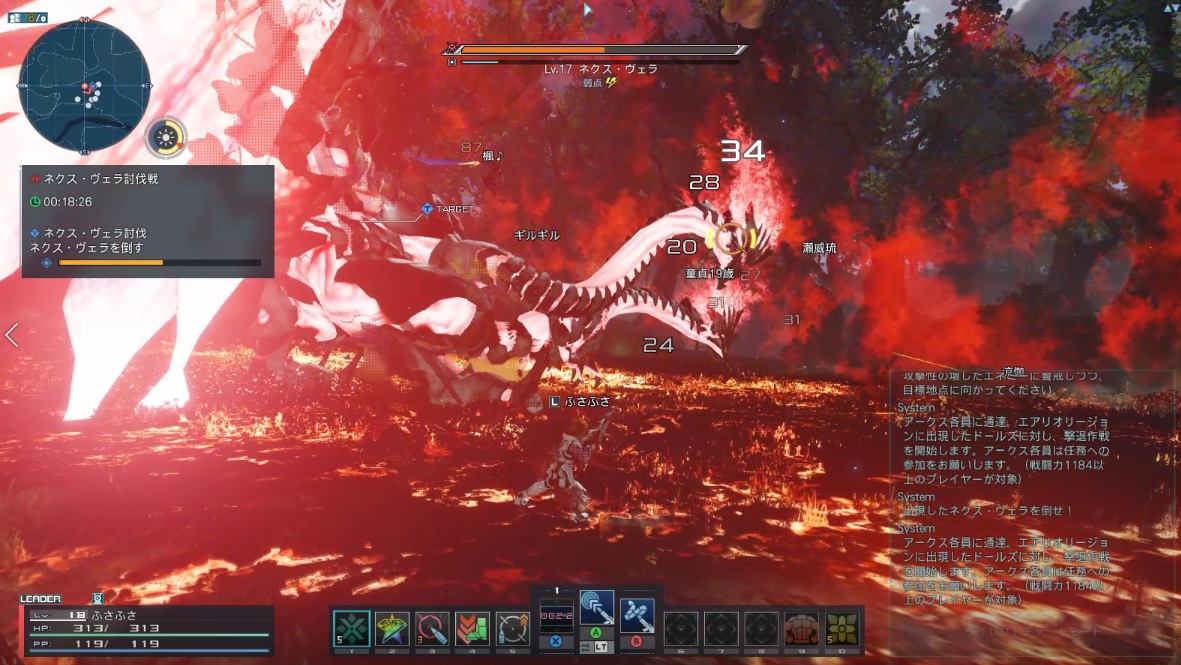Use the rainbow star gem item
1181x665 pixels.
coord(392,629)
